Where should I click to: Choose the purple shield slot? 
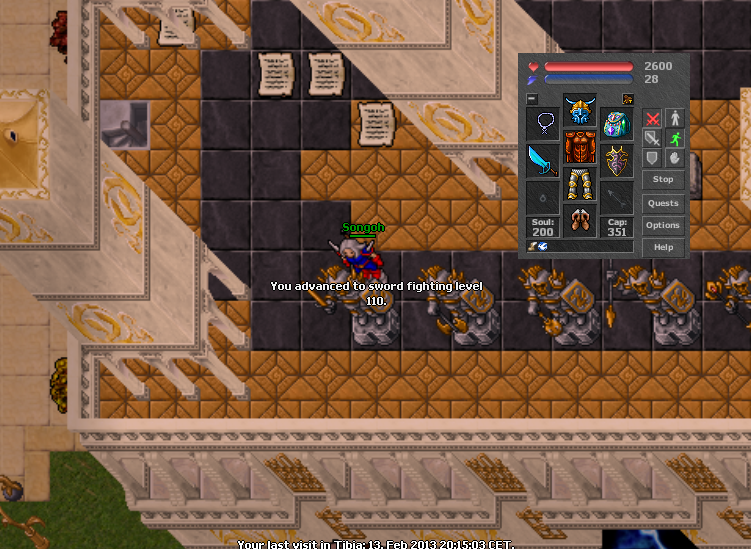point(617,161)
